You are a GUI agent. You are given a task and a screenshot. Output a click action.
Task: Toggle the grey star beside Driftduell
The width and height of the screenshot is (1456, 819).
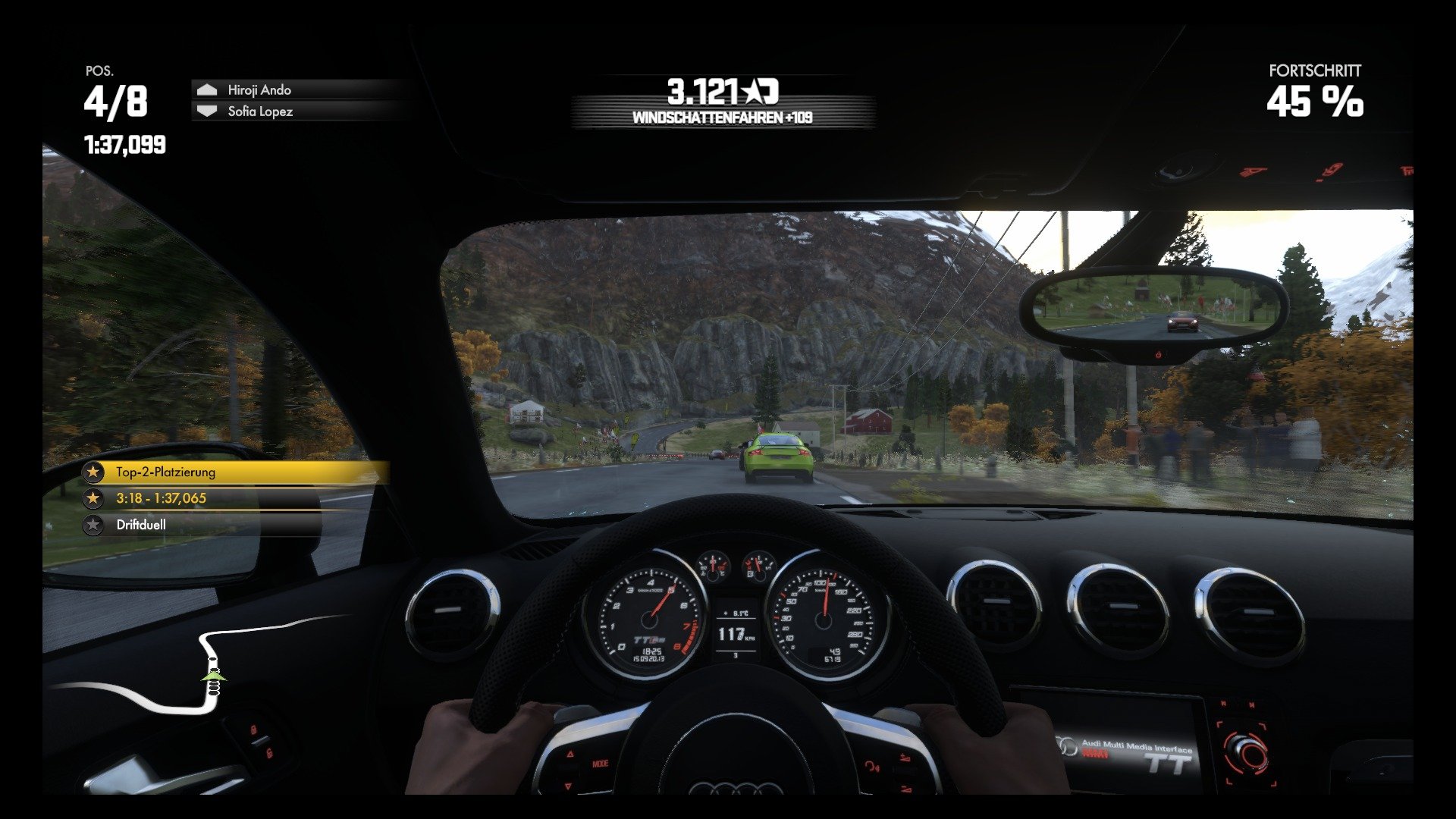(x=93, y=523)
